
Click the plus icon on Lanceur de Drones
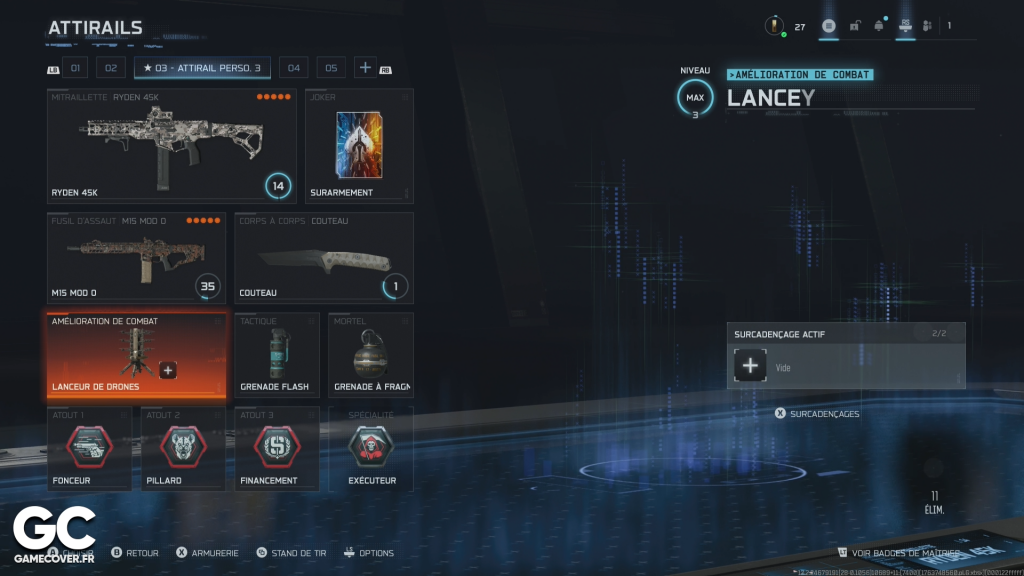pos(168,370)
